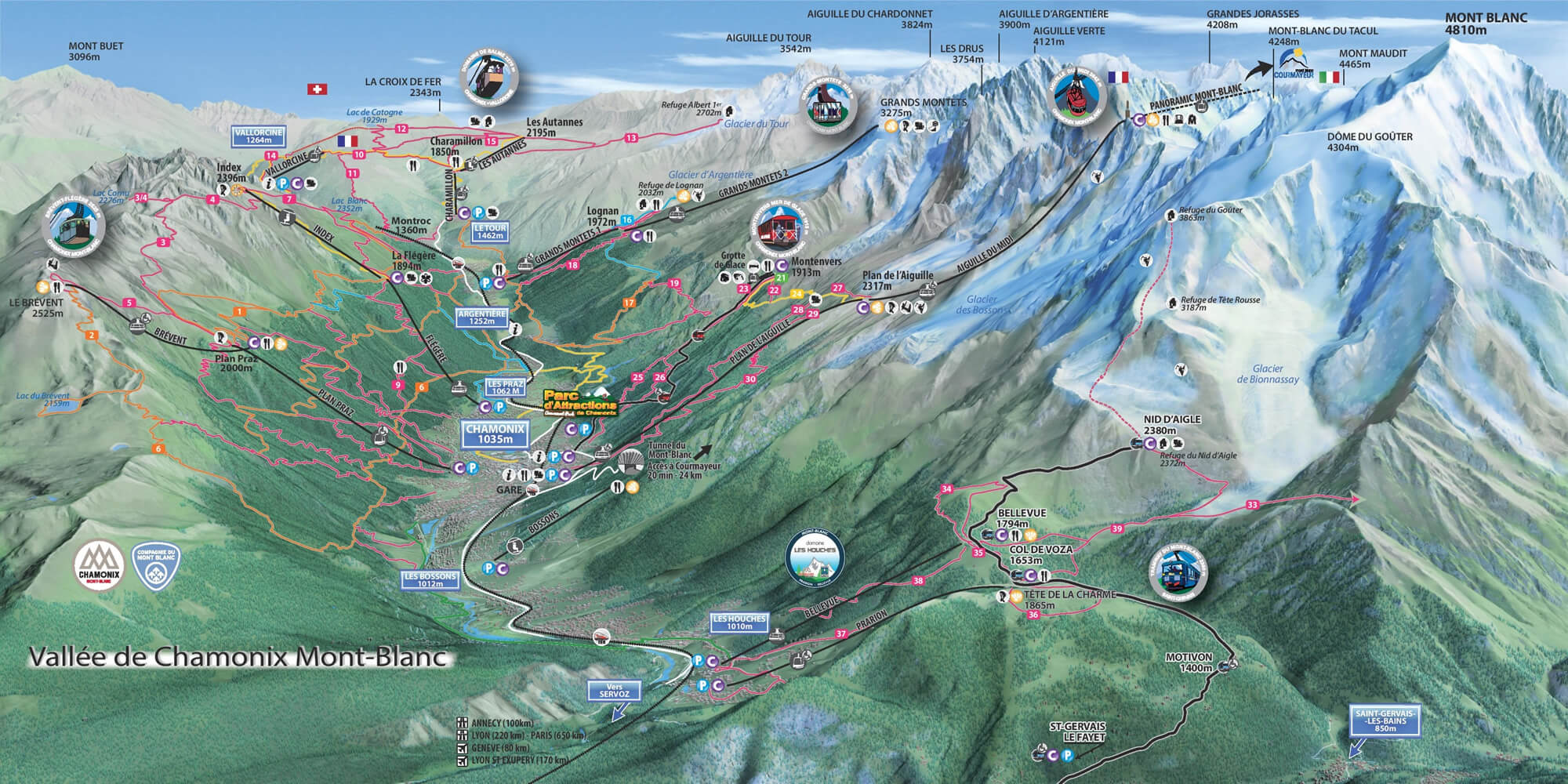The image size is (1568, 784).
Task: Open the Parc d'Attractions de Chamonix marker
Action: pyautogui.click(x=582, y=402)
